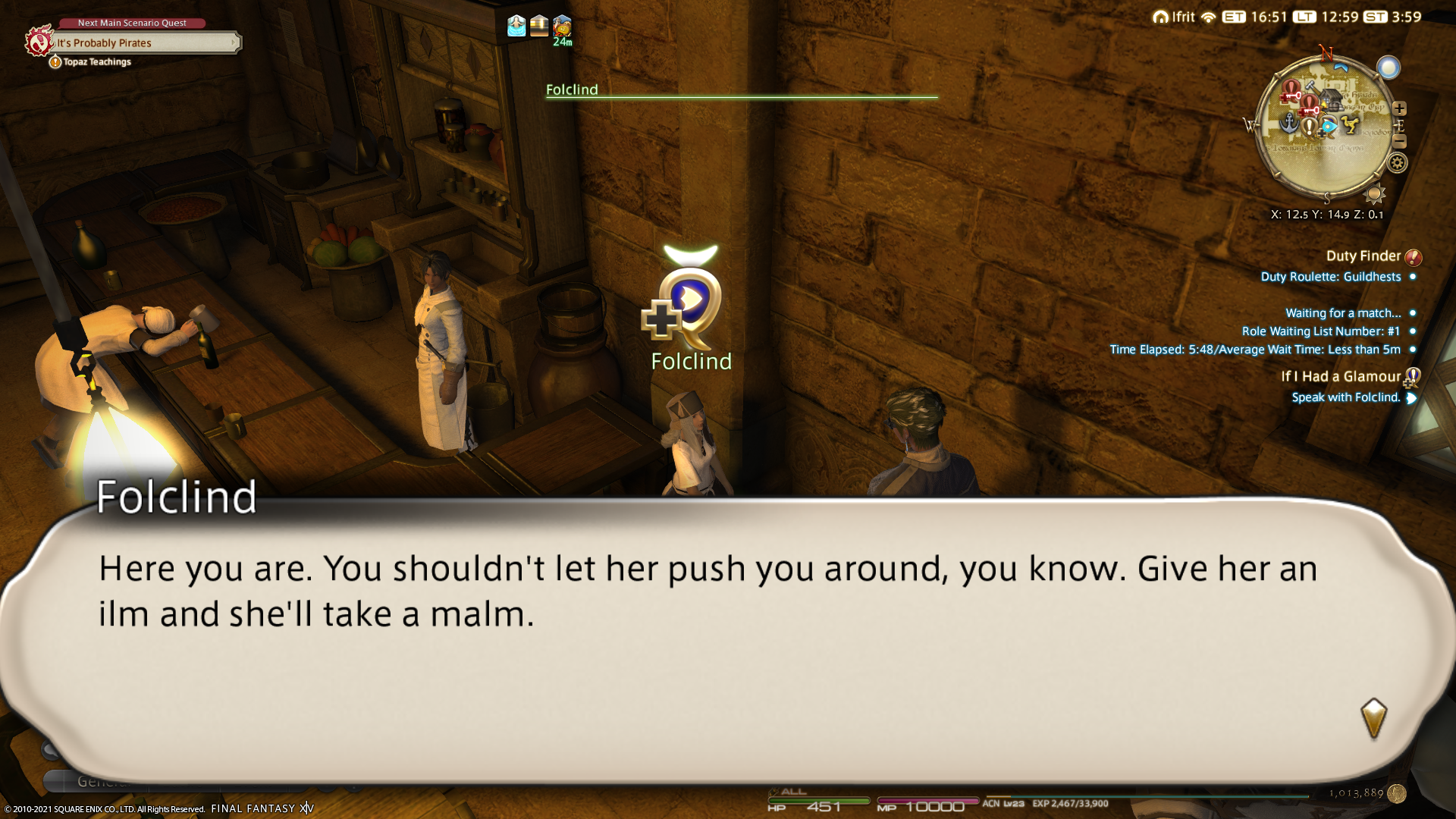Zoom out the minimap with the minus button
The width and height of the screenshot is (1456, 819).
click(1400, 142)
